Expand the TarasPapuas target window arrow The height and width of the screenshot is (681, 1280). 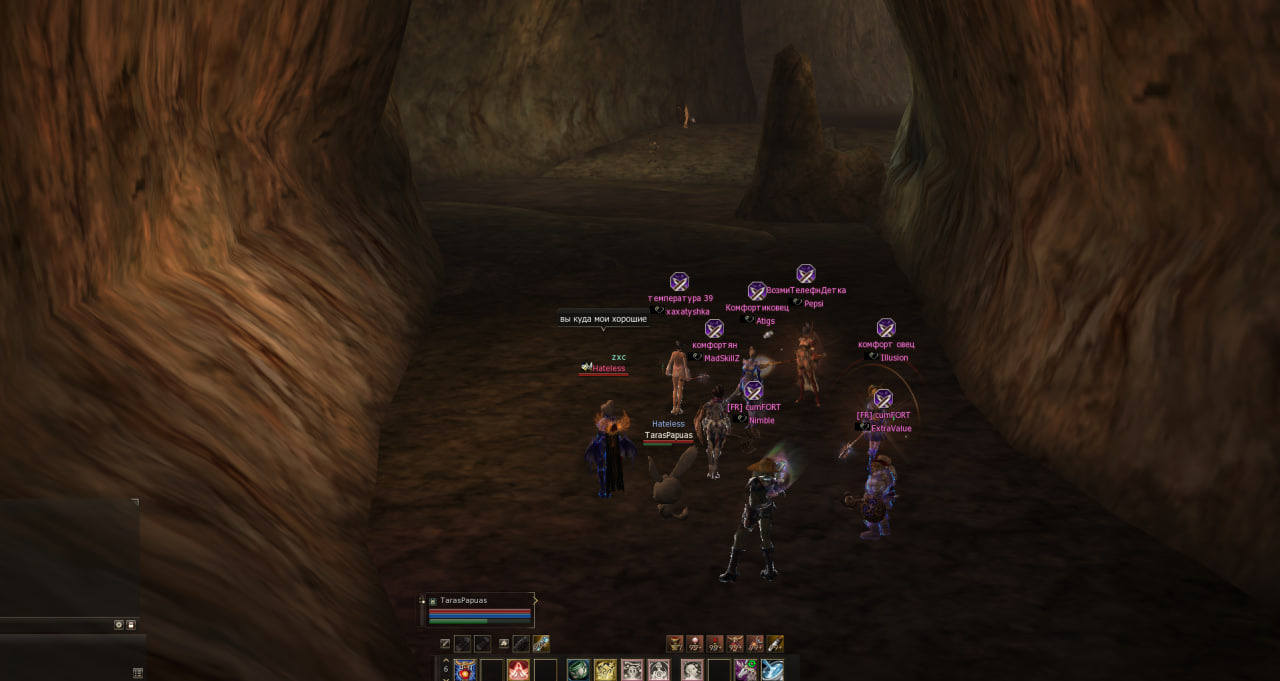535,601
